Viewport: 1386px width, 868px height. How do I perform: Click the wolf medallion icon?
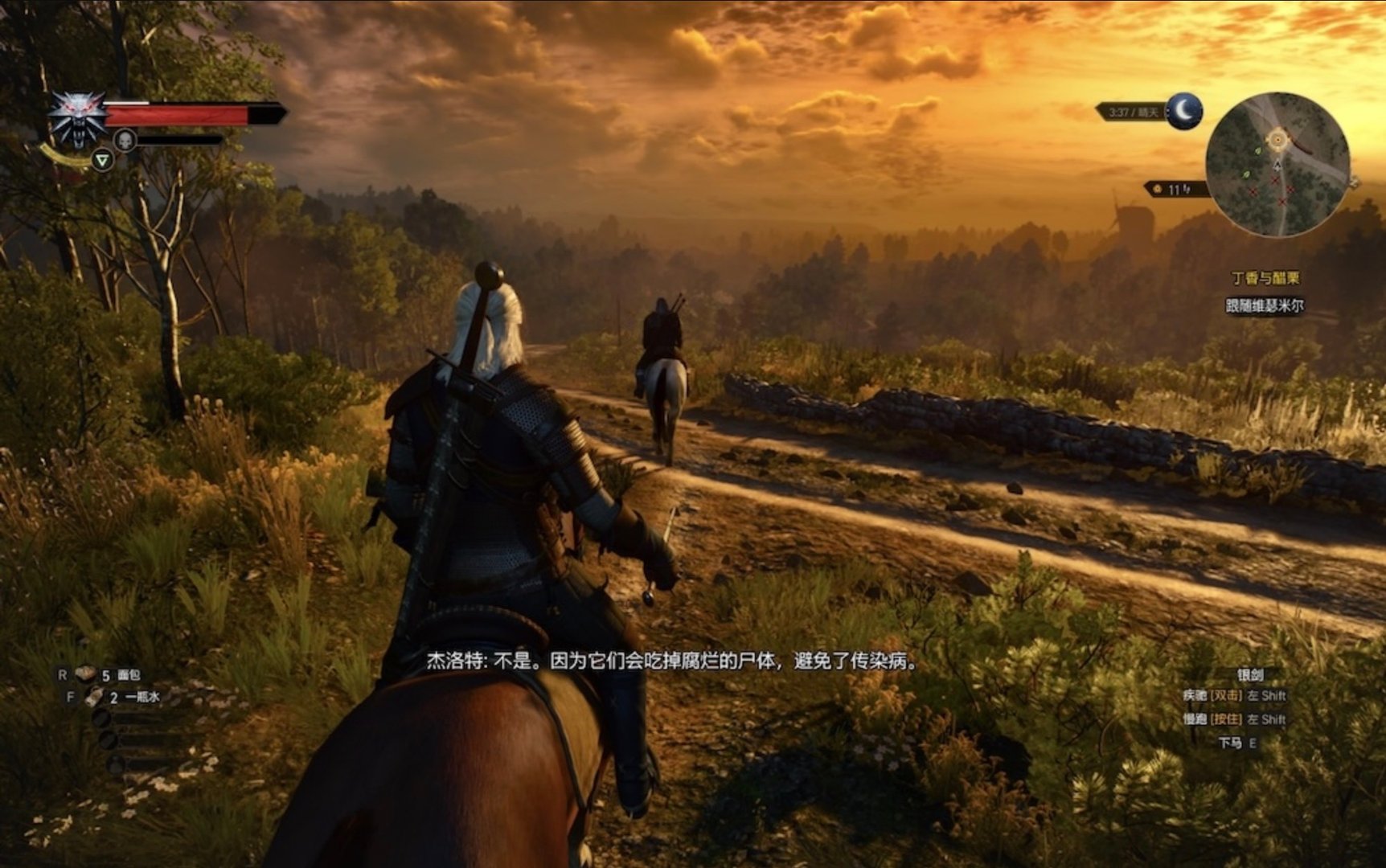pos(77,119)
